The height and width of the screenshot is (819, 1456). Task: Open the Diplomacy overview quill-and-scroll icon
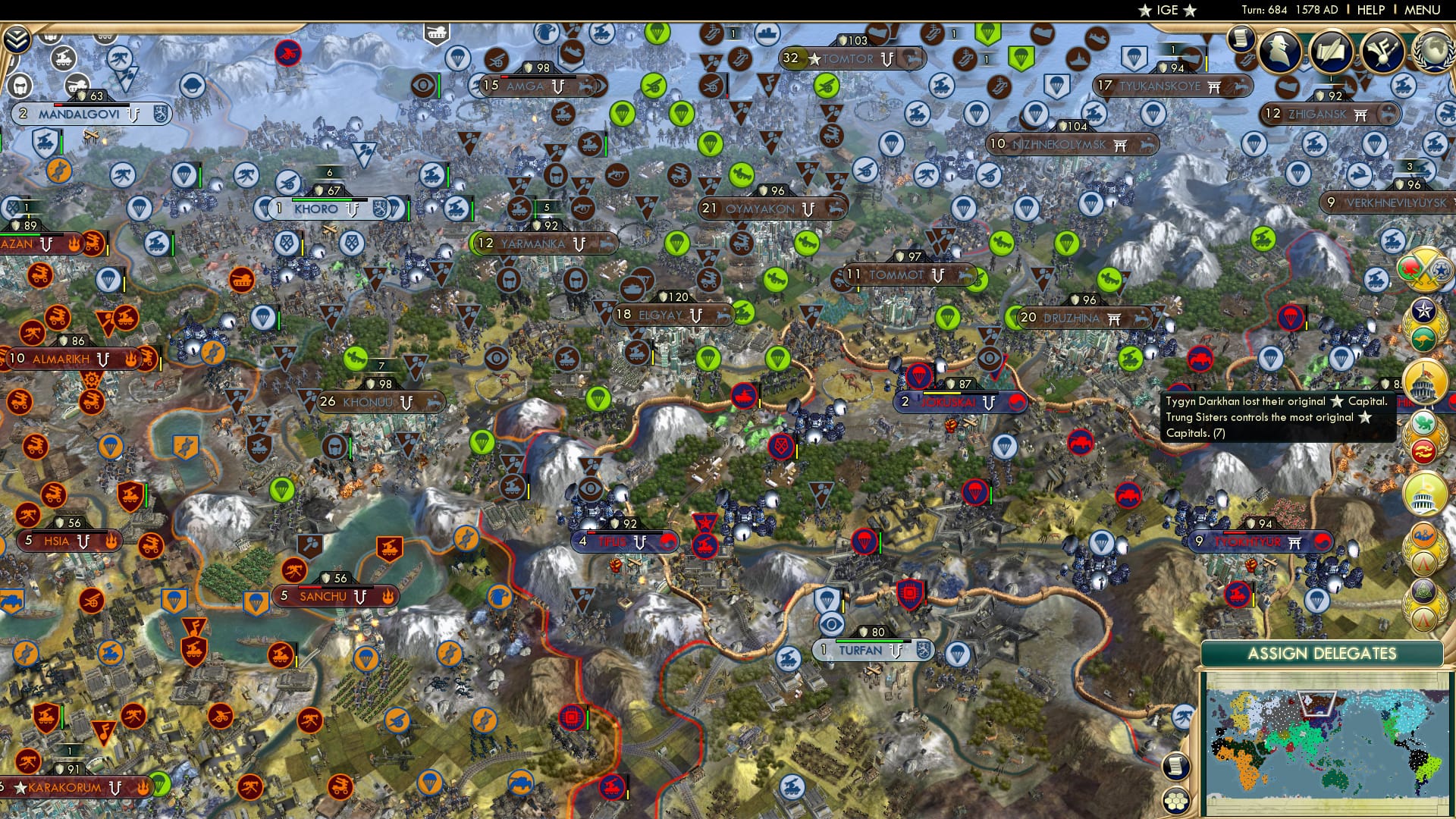pos(1331,52)
